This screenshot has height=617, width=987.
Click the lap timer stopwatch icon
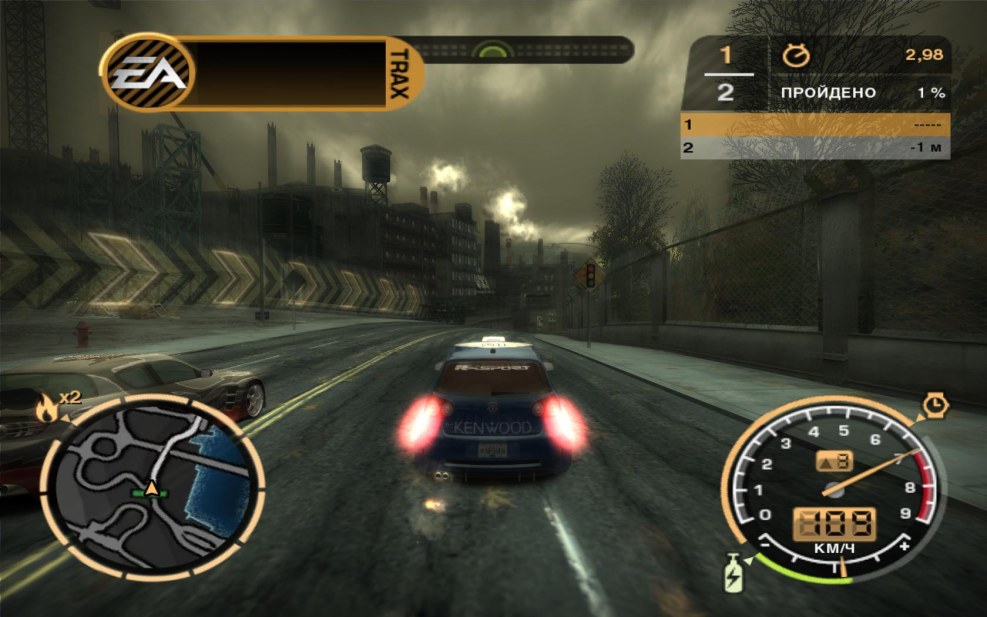[x=796, y=57]
